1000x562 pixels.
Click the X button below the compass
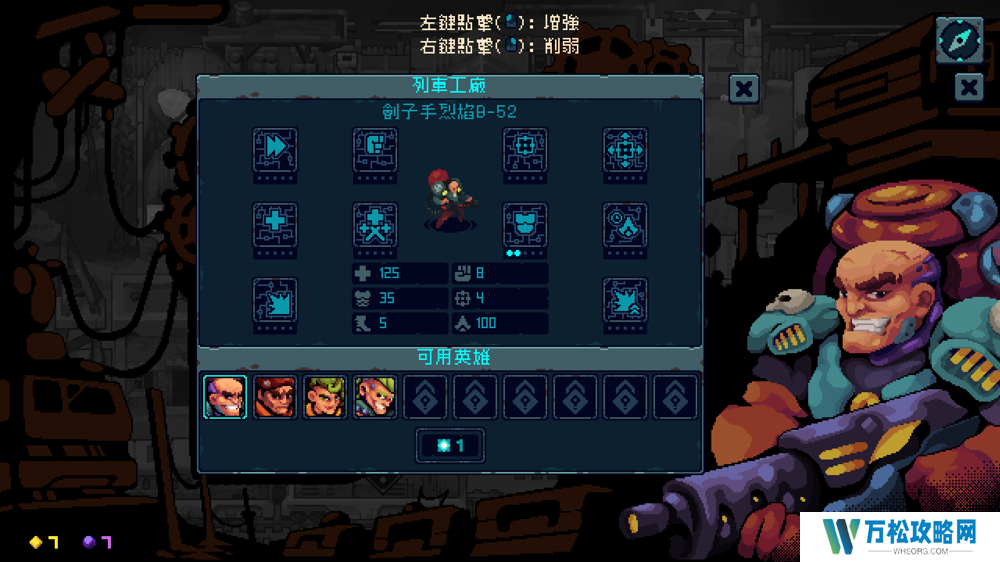pyautogui.click(x=969, y=88)
